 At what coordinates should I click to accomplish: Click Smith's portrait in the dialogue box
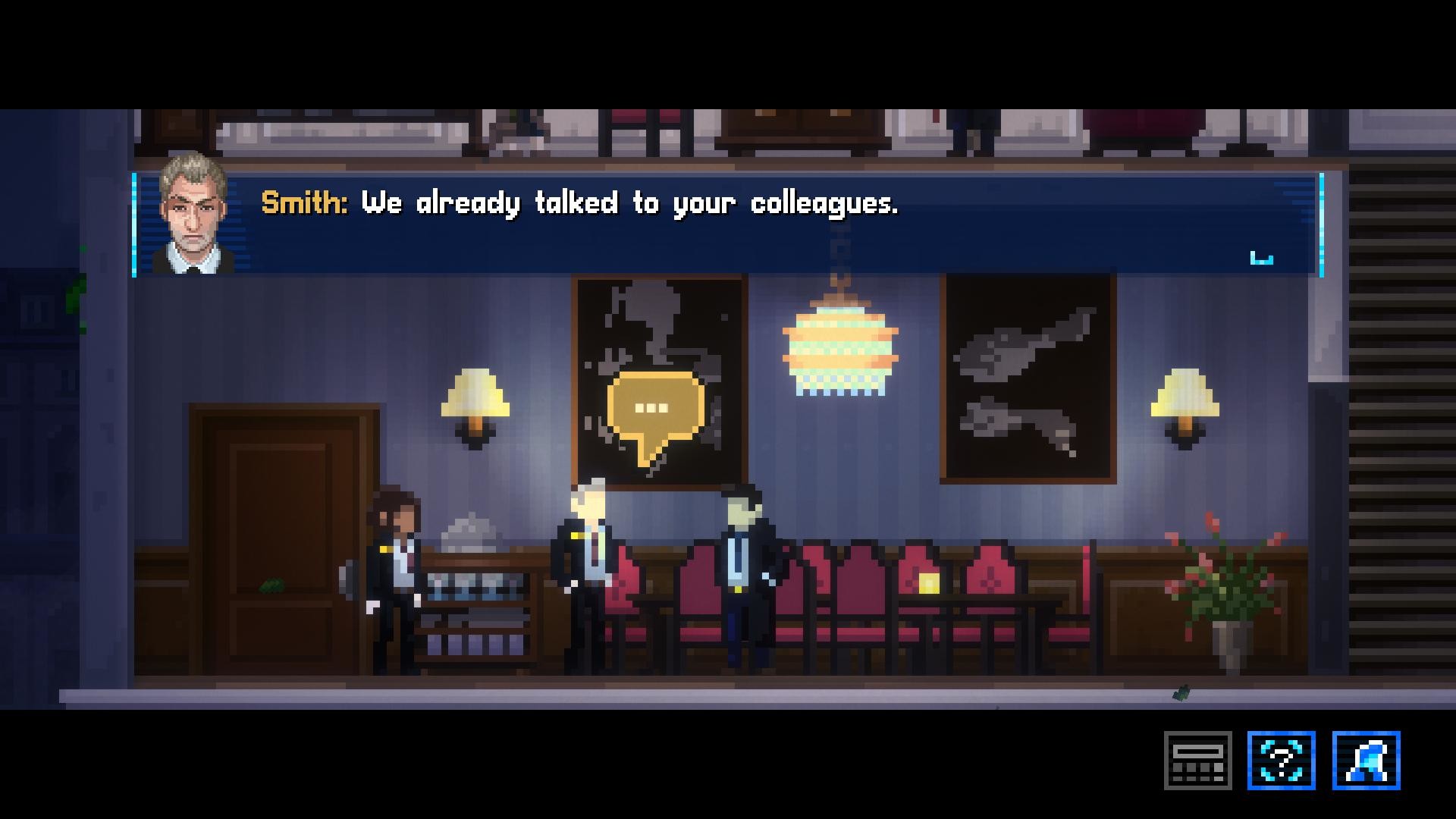click(195, 217)
